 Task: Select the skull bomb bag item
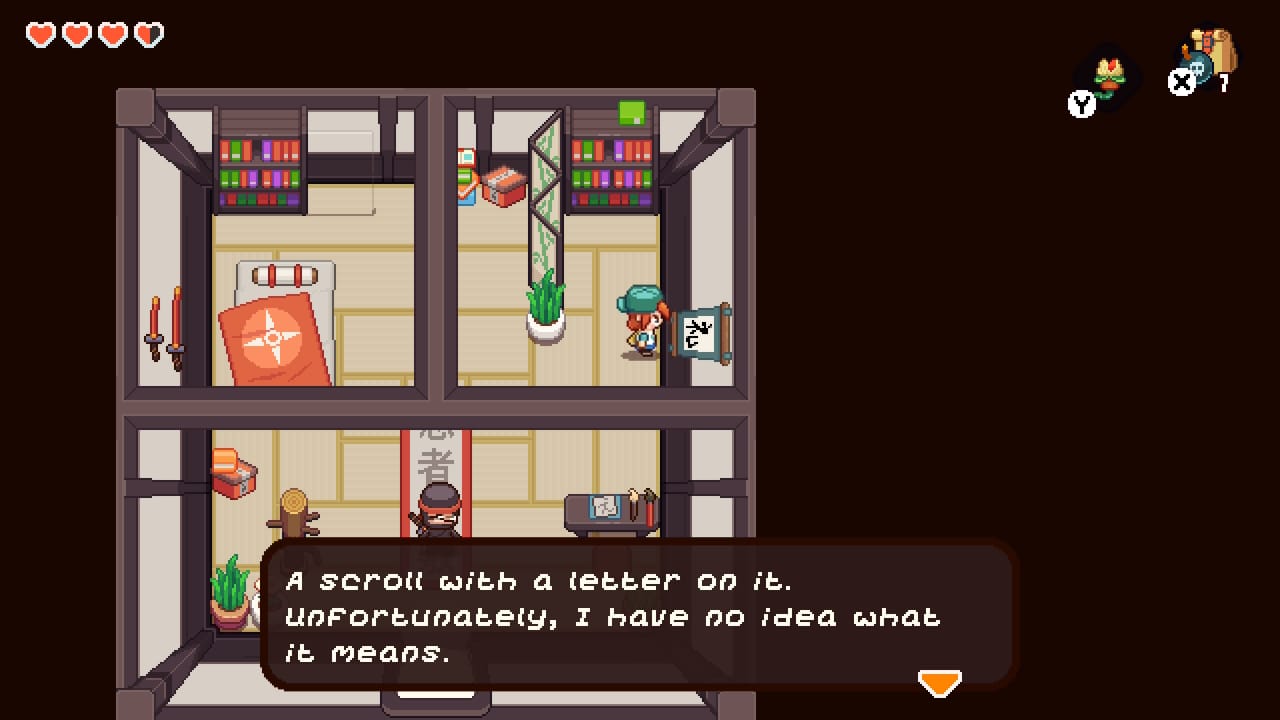[1210, 59]
